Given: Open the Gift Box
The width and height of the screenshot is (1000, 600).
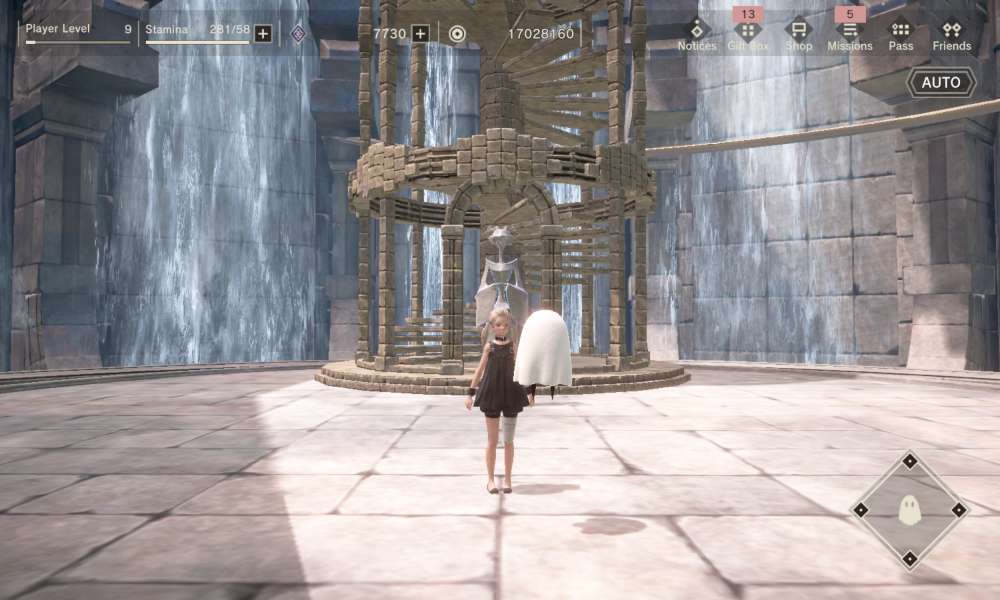Looking at the screenshot, I should (748, 32).
